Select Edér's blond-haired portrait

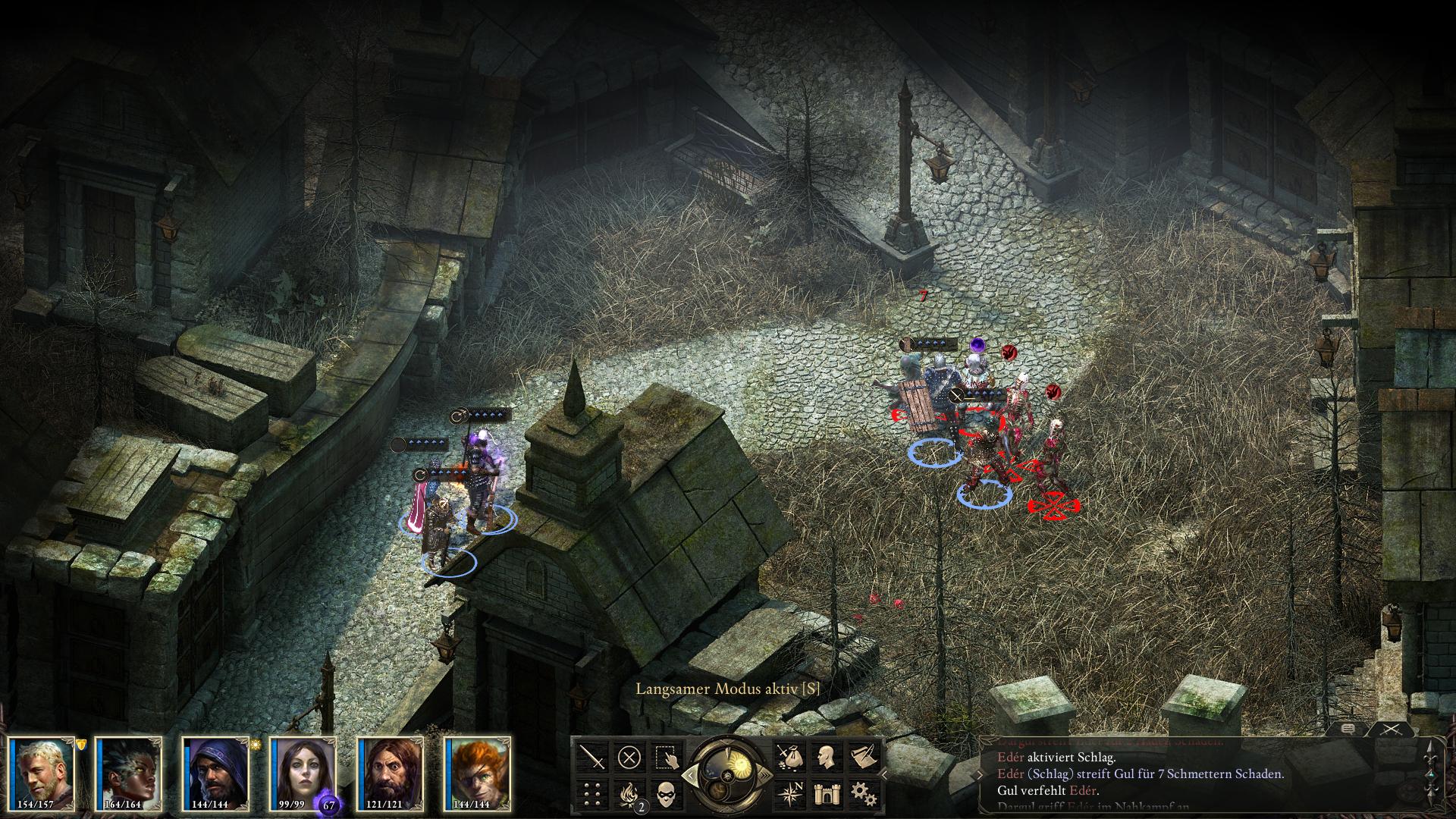(x=42, y=772)
